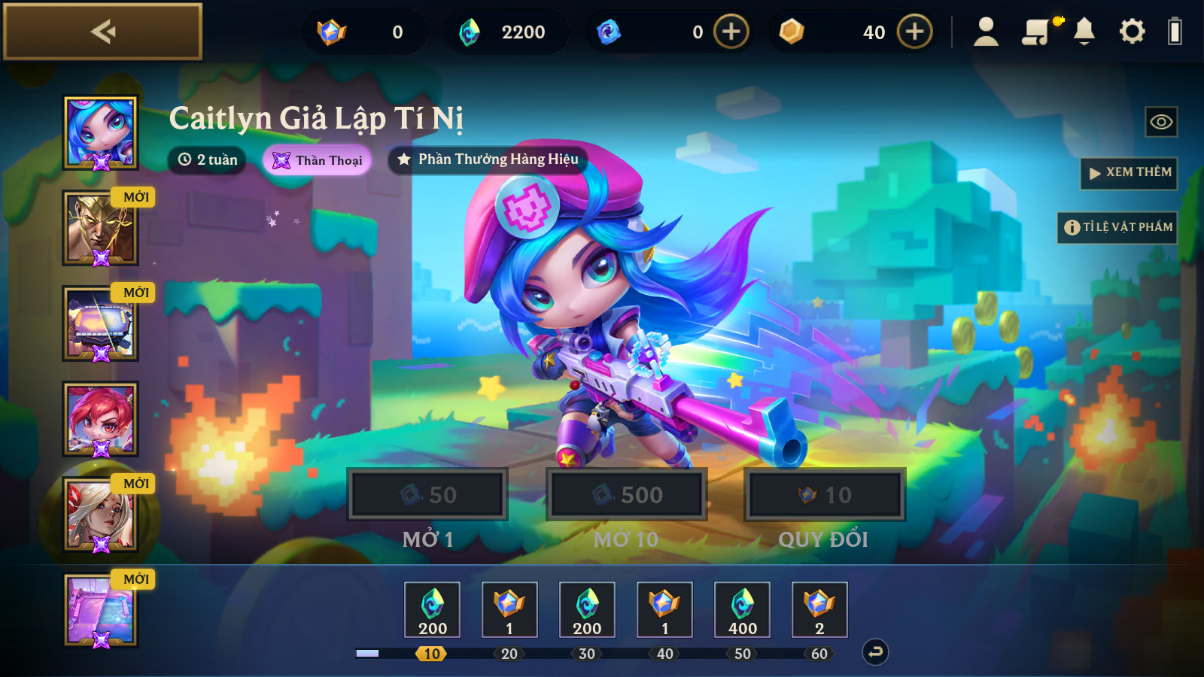Click the return arrow beside milestone track

tap(875, 653)
